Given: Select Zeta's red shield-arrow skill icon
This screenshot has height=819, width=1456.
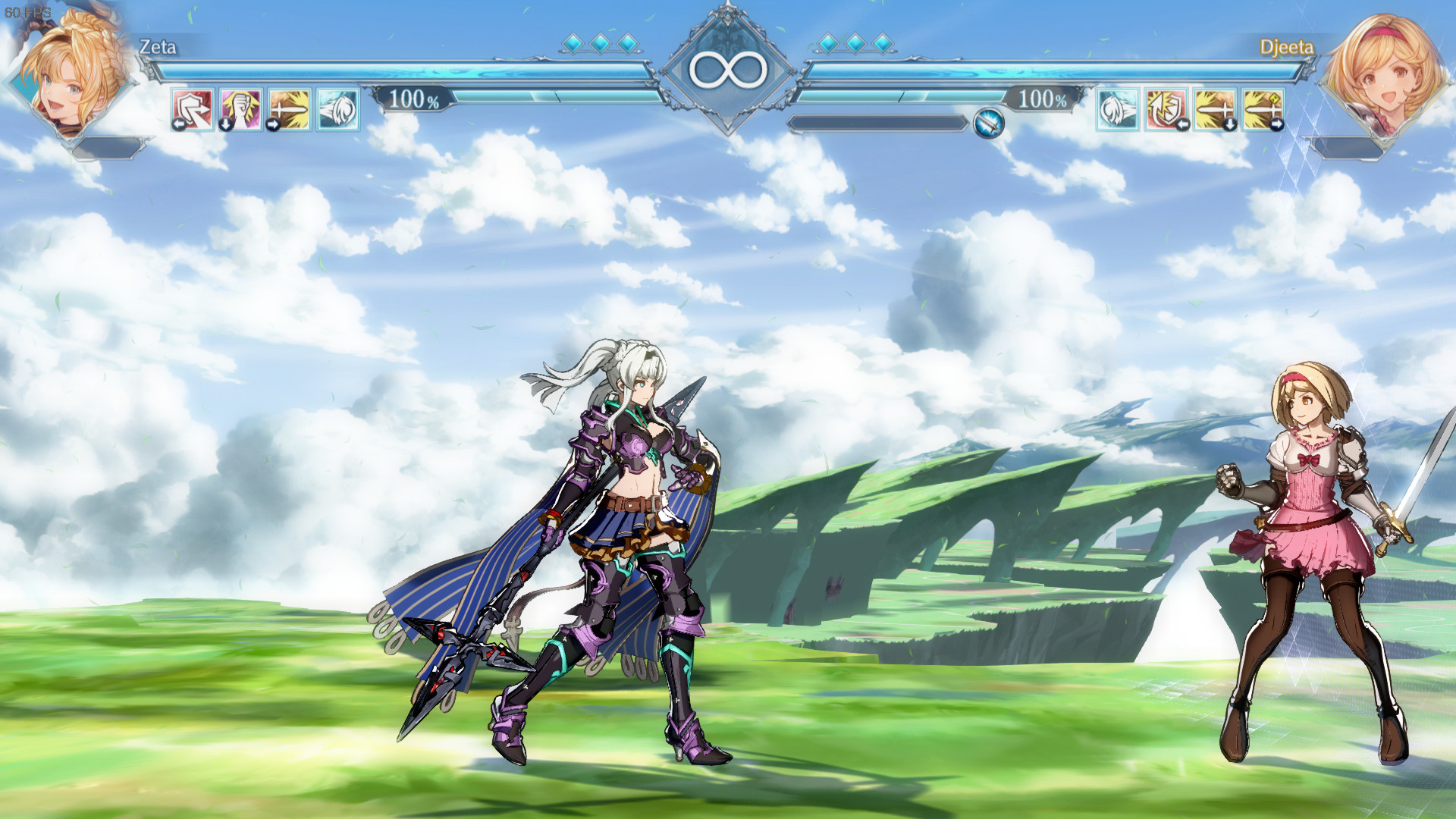Looking at the screenshot, I should pyautogui.click(x=192, y=110).
